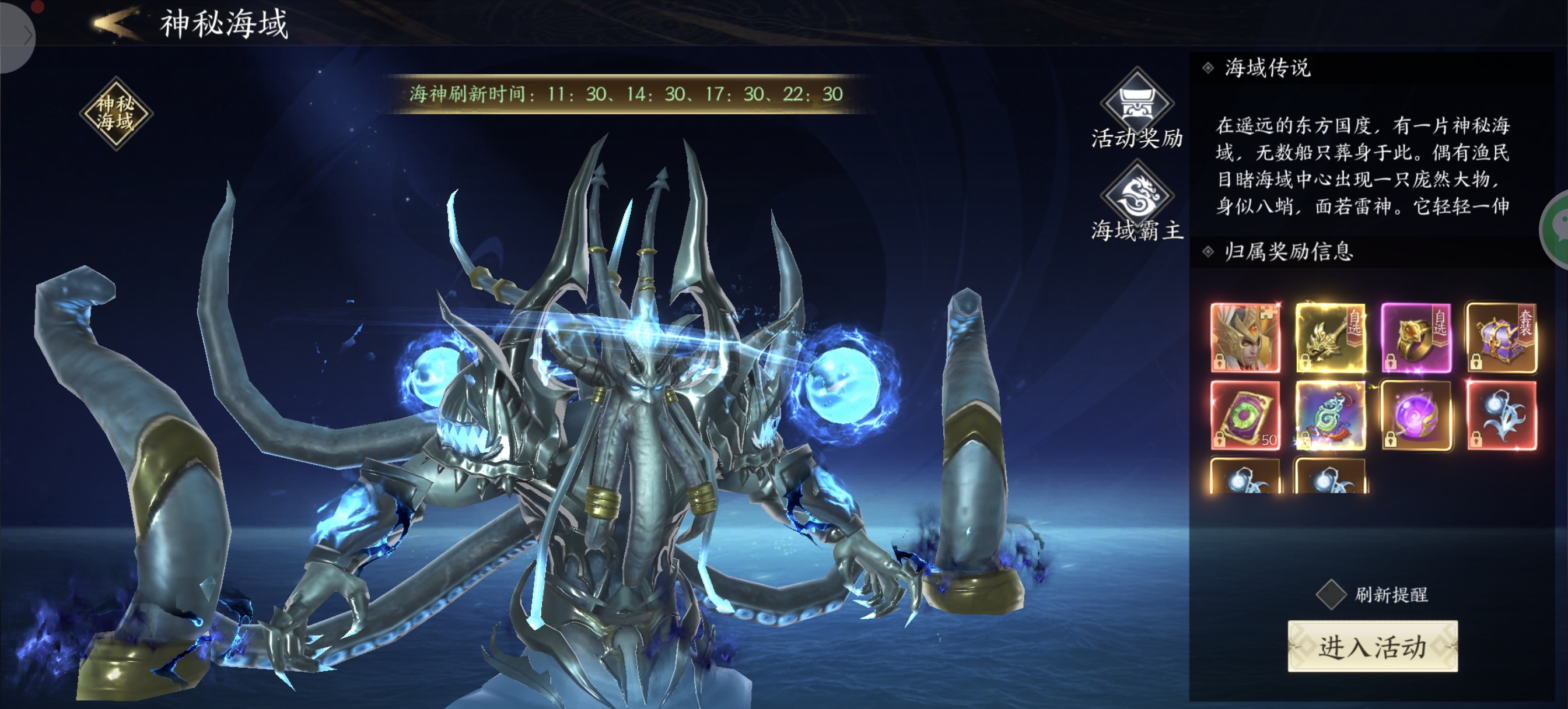The image size is (1568, 709).
Task: View the golden weapon 自选 reward
Action: click(x=1330, y=337)
